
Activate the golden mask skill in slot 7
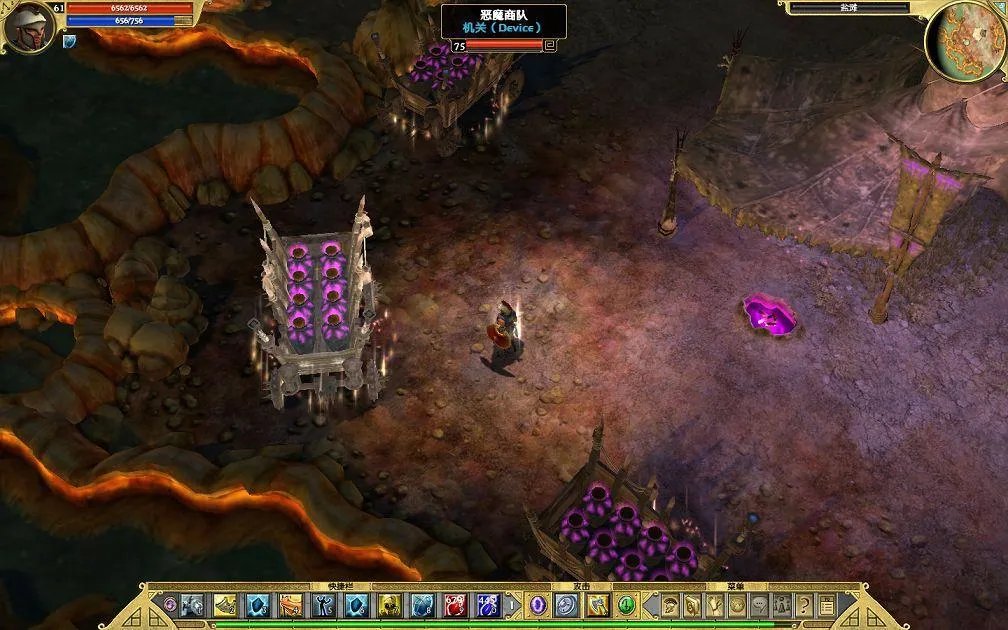pyautogui.click(x=390, y=605)
